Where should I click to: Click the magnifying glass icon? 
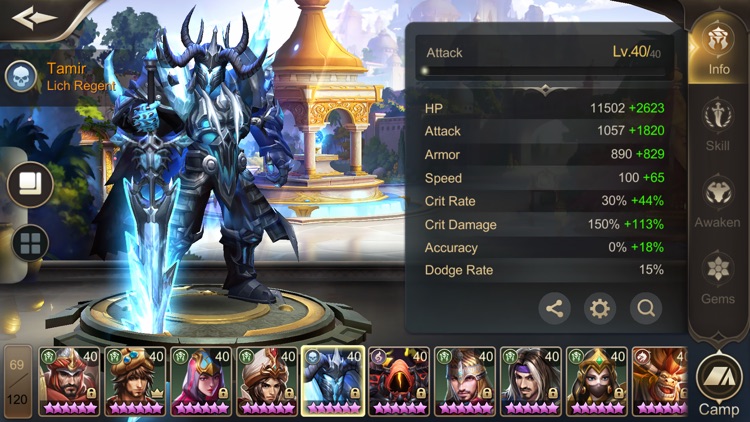[x=646, y=308]
